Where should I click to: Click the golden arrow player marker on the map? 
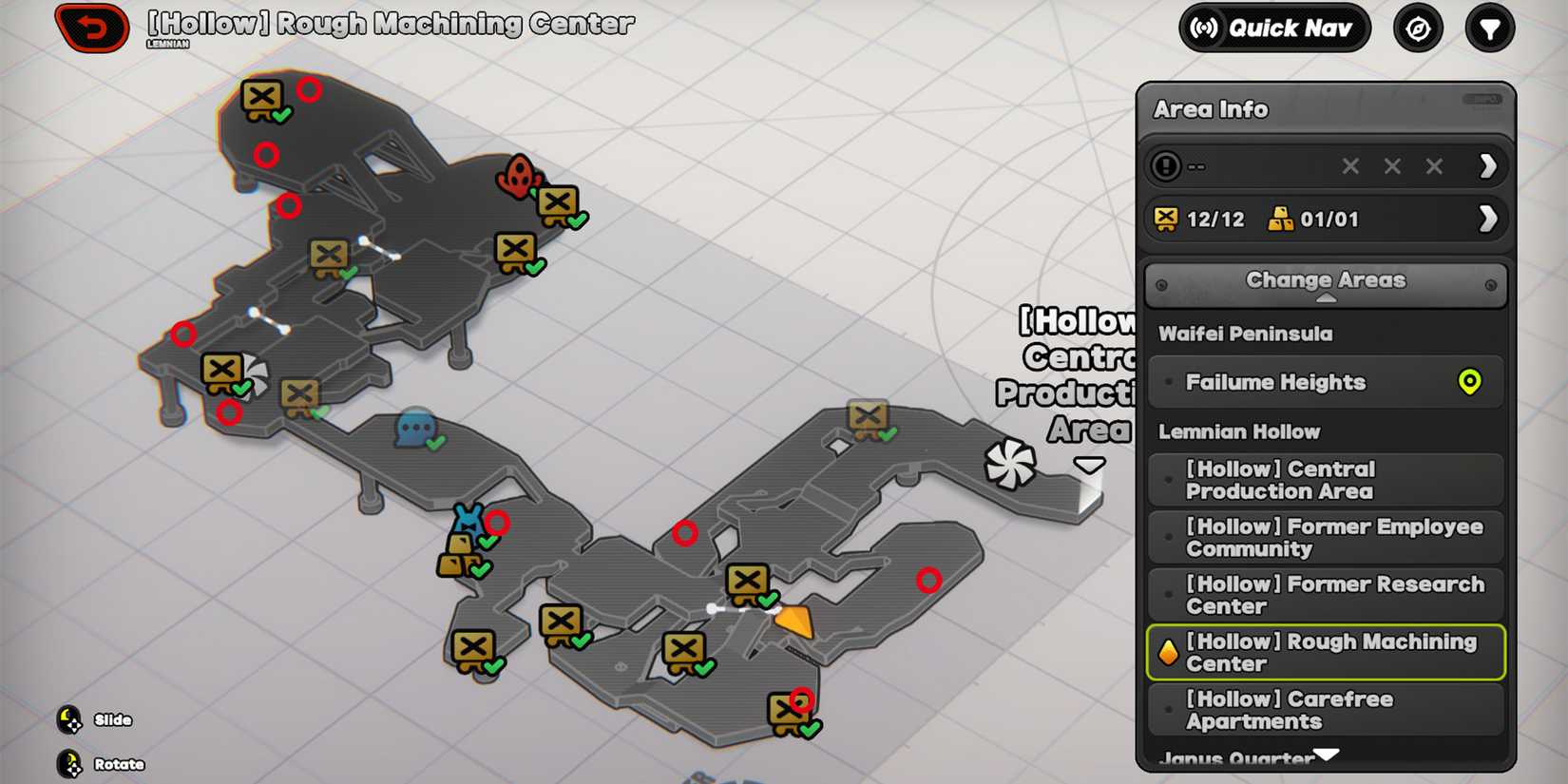click(x=796, y=620)
